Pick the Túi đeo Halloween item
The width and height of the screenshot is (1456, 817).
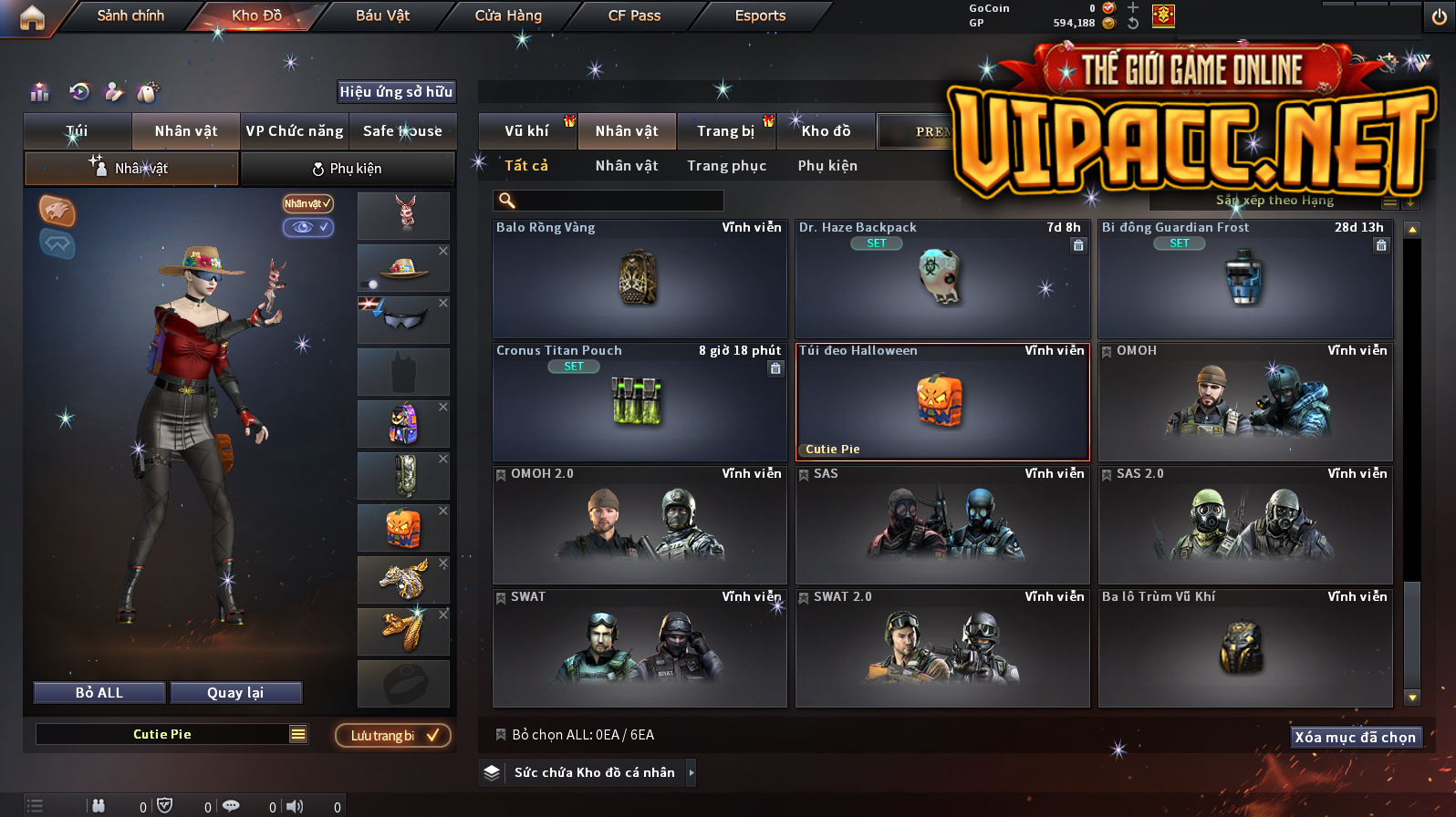click(x=942, y=402)
